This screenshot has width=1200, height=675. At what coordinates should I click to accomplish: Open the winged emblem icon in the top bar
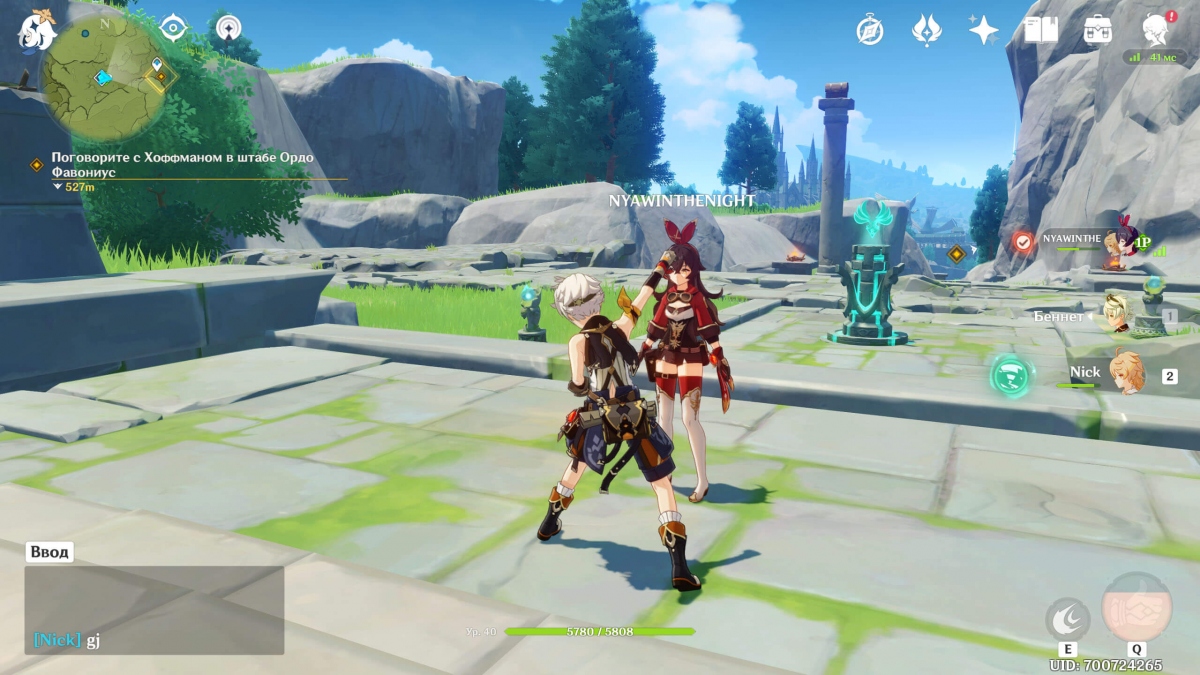(926, 30)
